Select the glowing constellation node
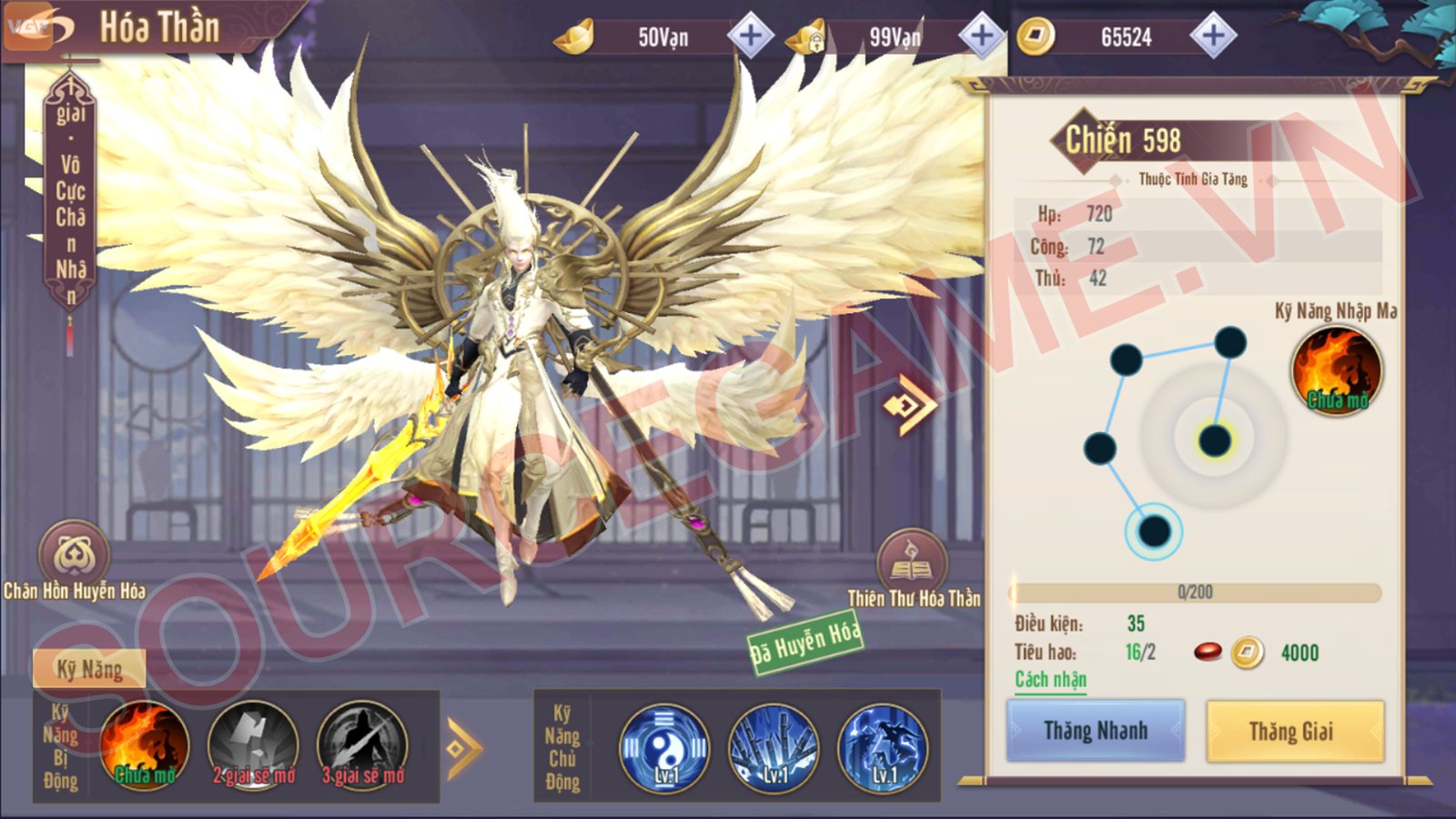1456x819 pixels. 1214,441
